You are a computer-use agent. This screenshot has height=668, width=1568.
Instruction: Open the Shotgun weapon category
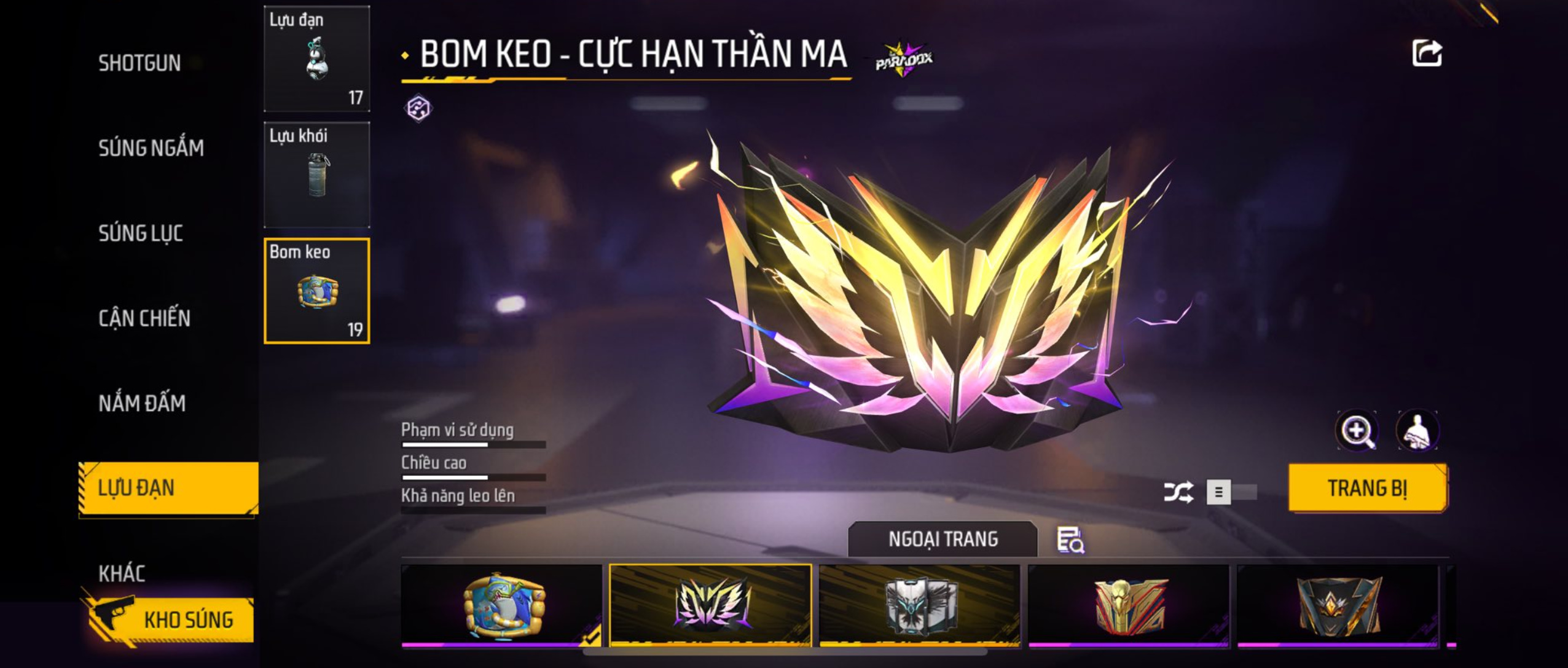click(139, 63)
